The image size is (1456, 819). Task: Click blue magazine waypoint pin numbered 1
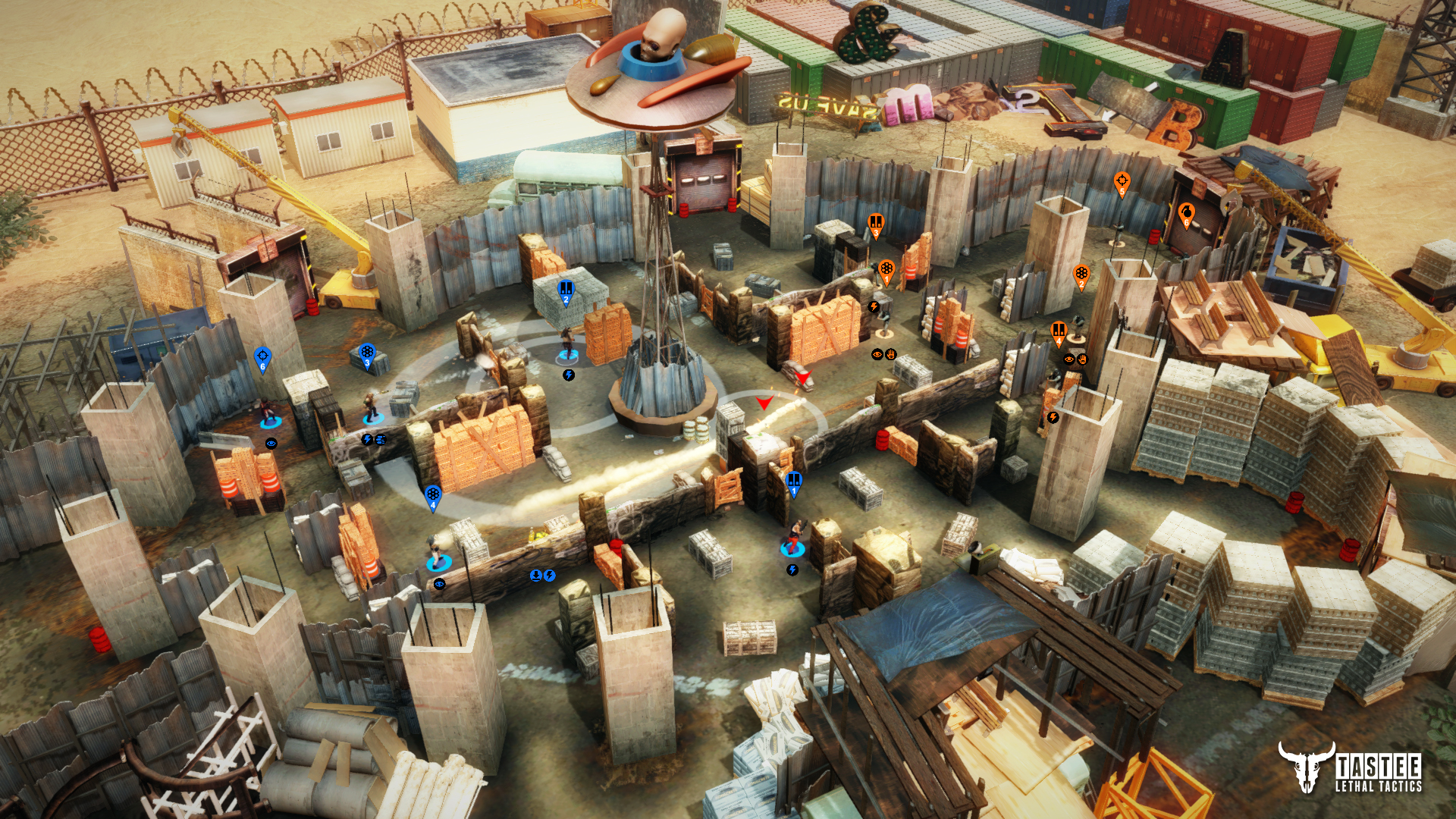[x=793, y=479]
